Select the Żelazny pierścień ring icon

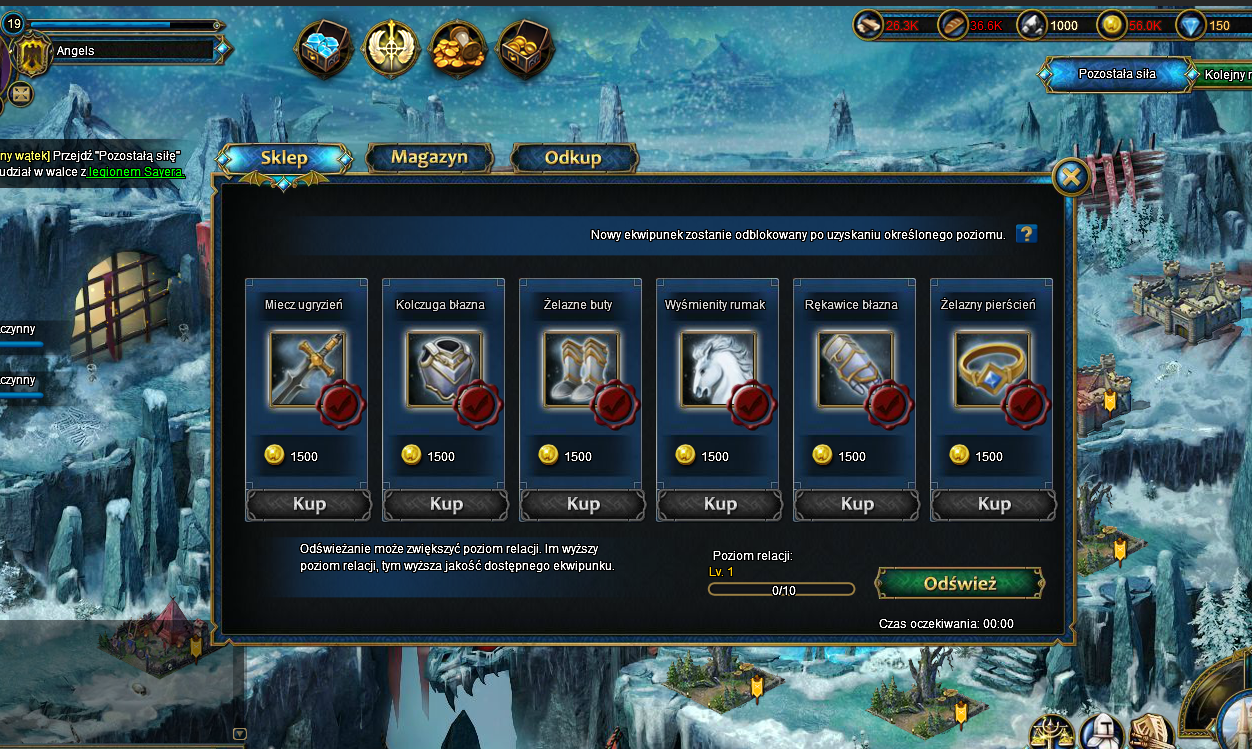[992, 369]
